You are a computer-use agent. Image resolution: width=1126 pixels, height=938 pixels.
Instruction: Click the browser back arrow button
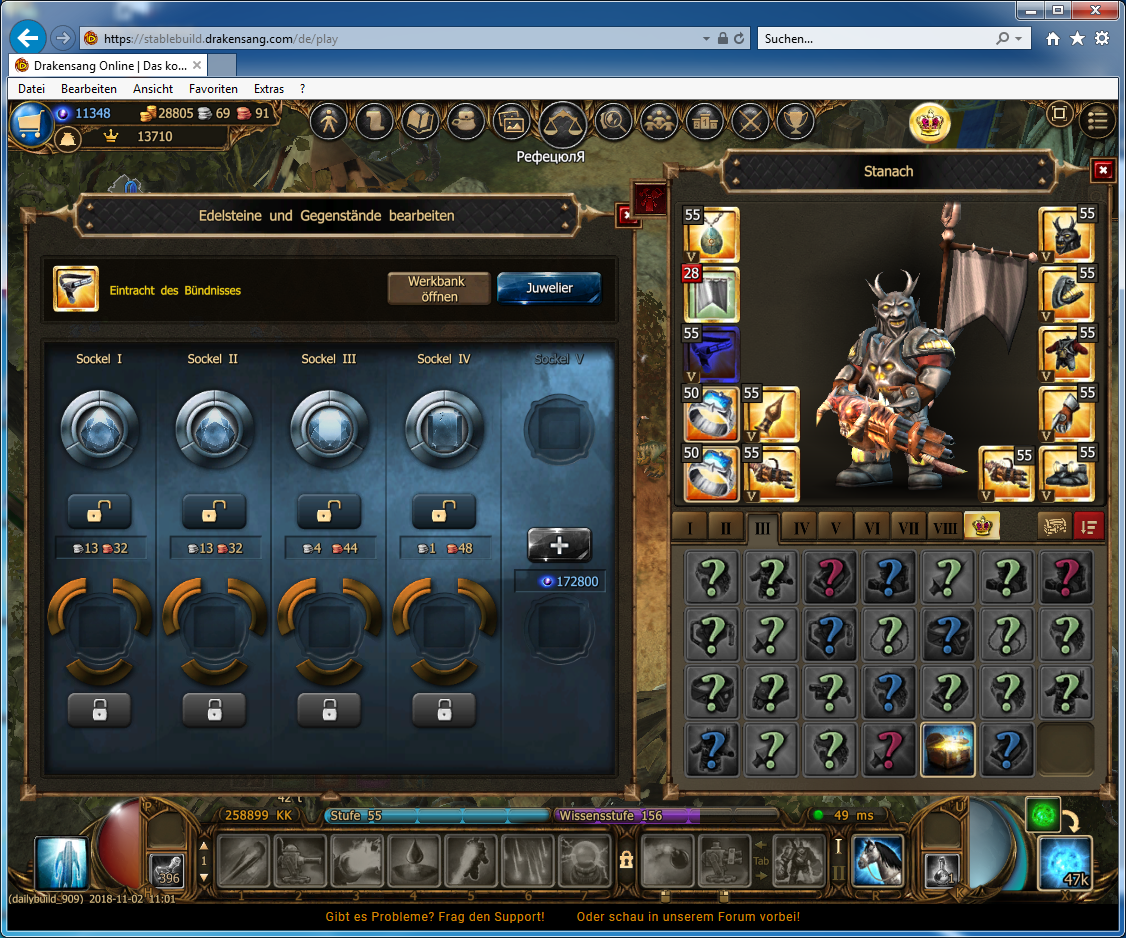28,38
